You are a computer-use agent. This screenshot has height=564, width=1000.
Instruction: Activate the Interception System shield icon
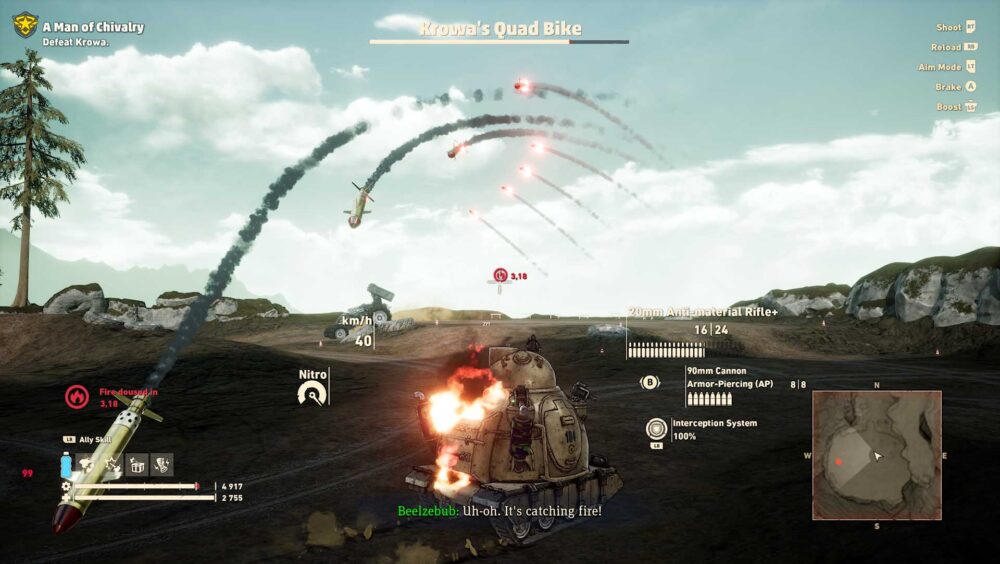point(656,428)
